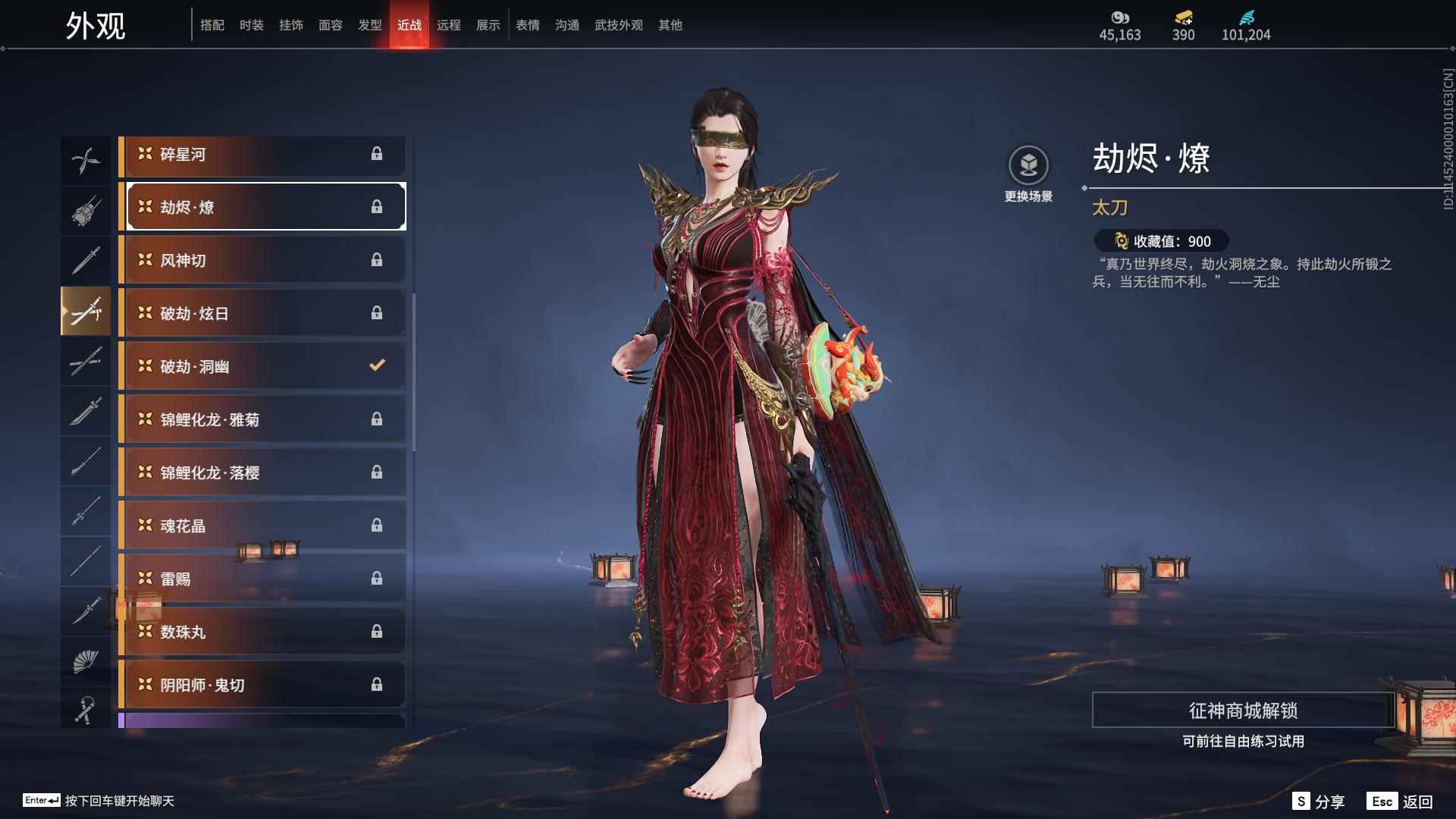Switch to the 远程 weapon tab
1456x819 pixels.
[450, 25]
